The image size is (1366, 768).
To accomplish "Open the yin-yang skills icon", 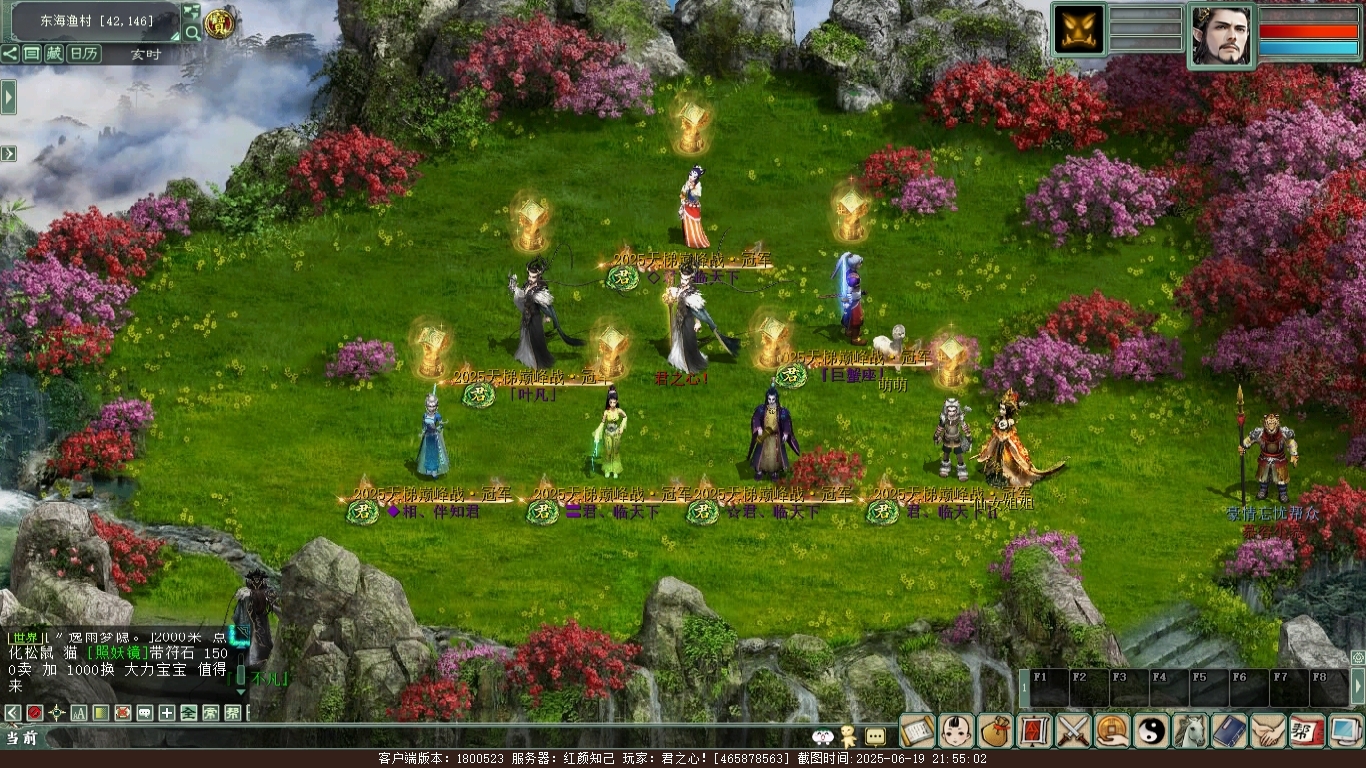I will click(x=1151, y=731).
